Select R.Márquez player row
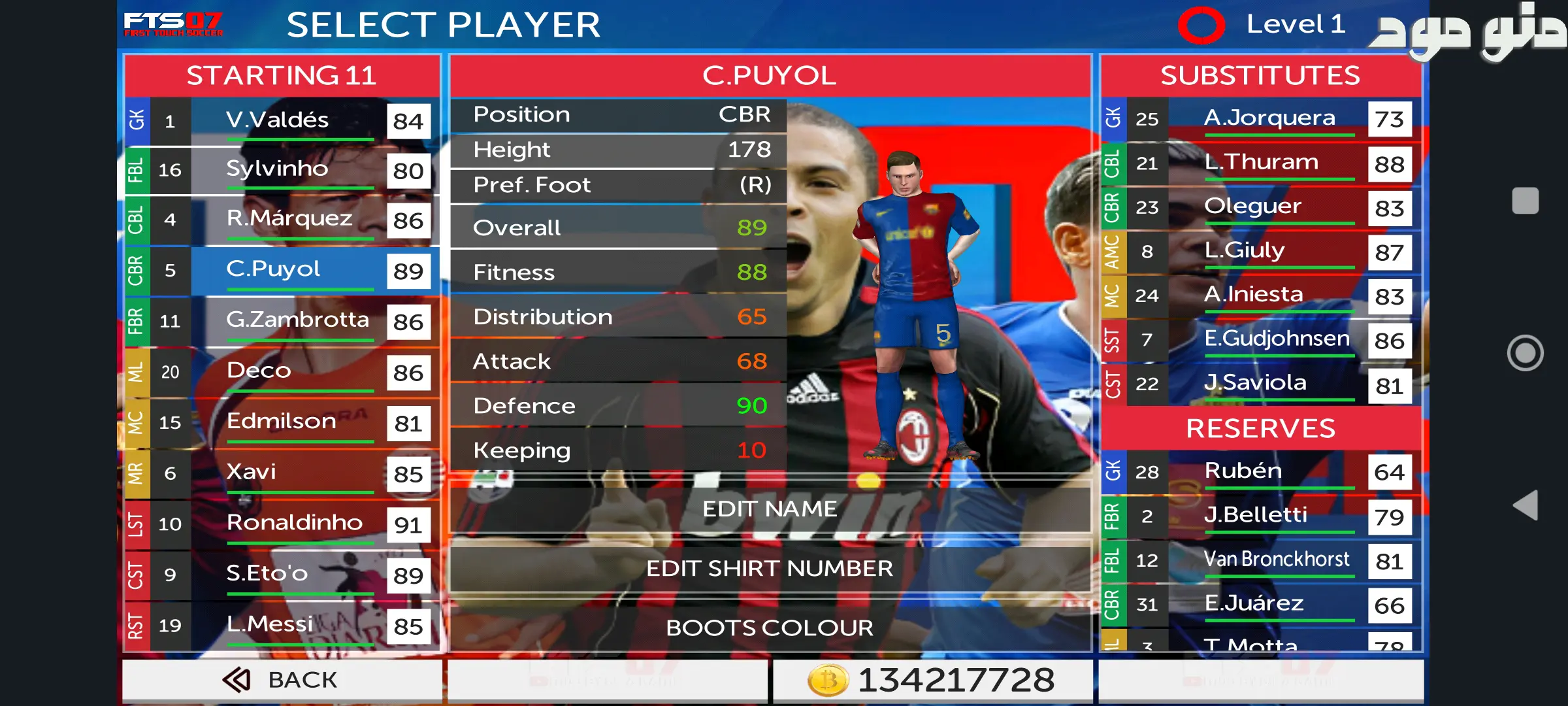1568x706 pixels. pos(281,220)
